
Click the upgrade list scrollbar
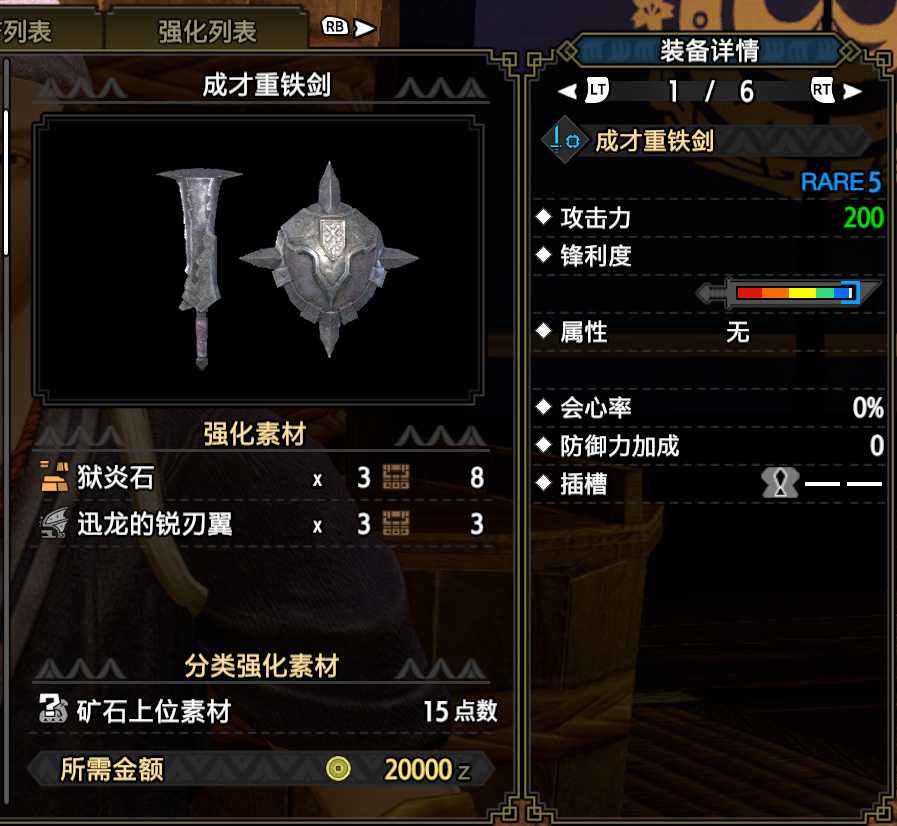click(x=6, y=180)
